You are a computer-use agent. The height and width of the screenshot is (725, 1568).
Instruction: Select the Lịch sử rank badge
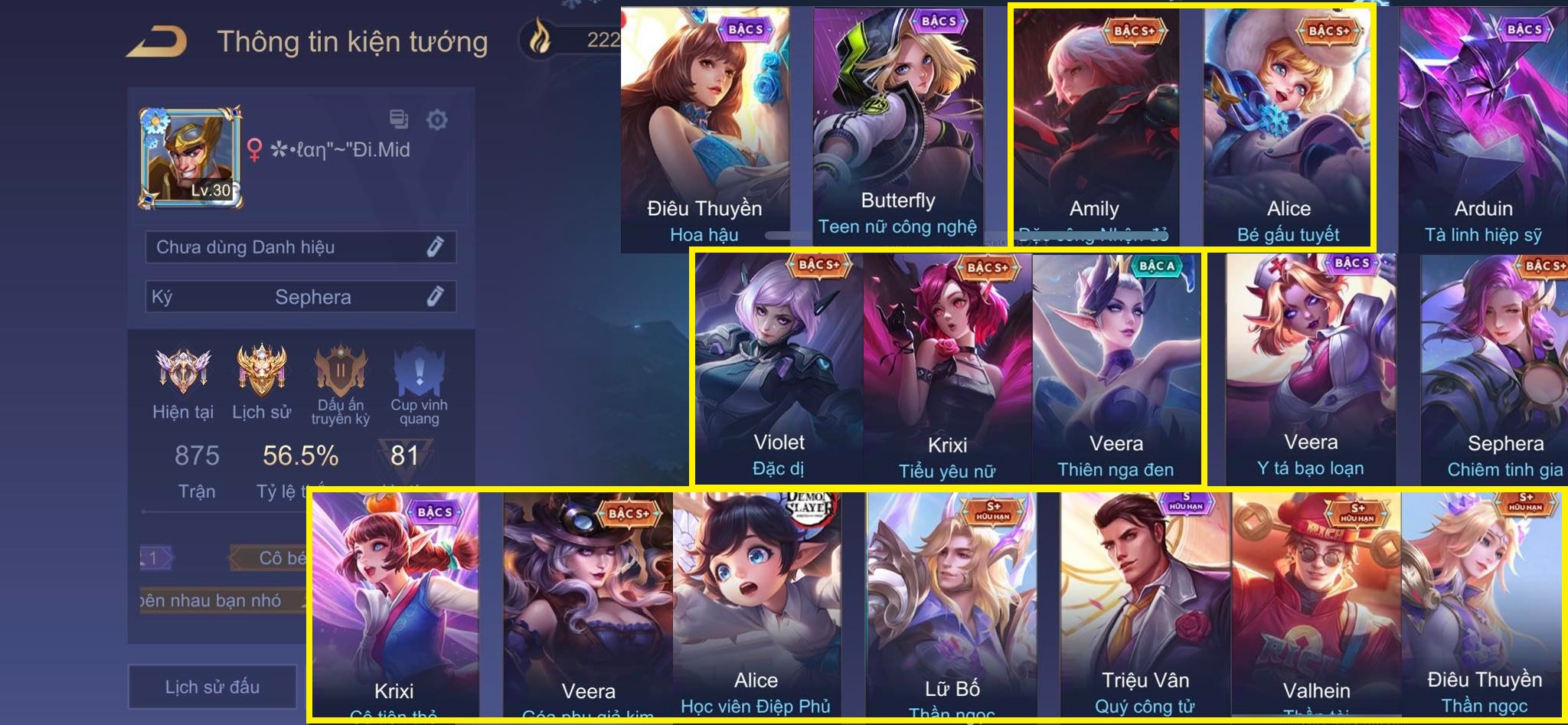[x=261, y=370]
